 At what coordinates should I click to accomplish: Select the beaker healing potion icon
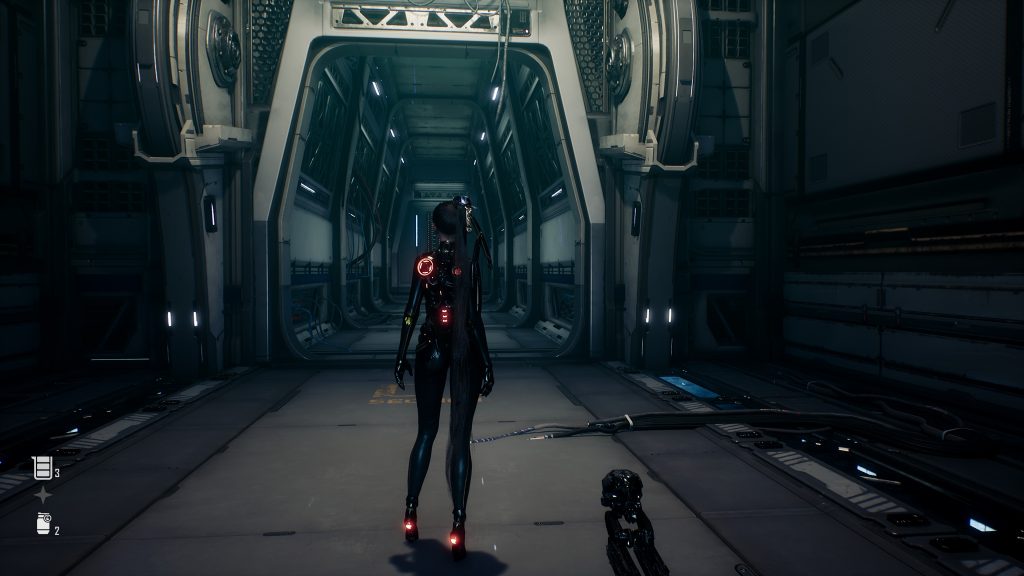pos(42,467)
